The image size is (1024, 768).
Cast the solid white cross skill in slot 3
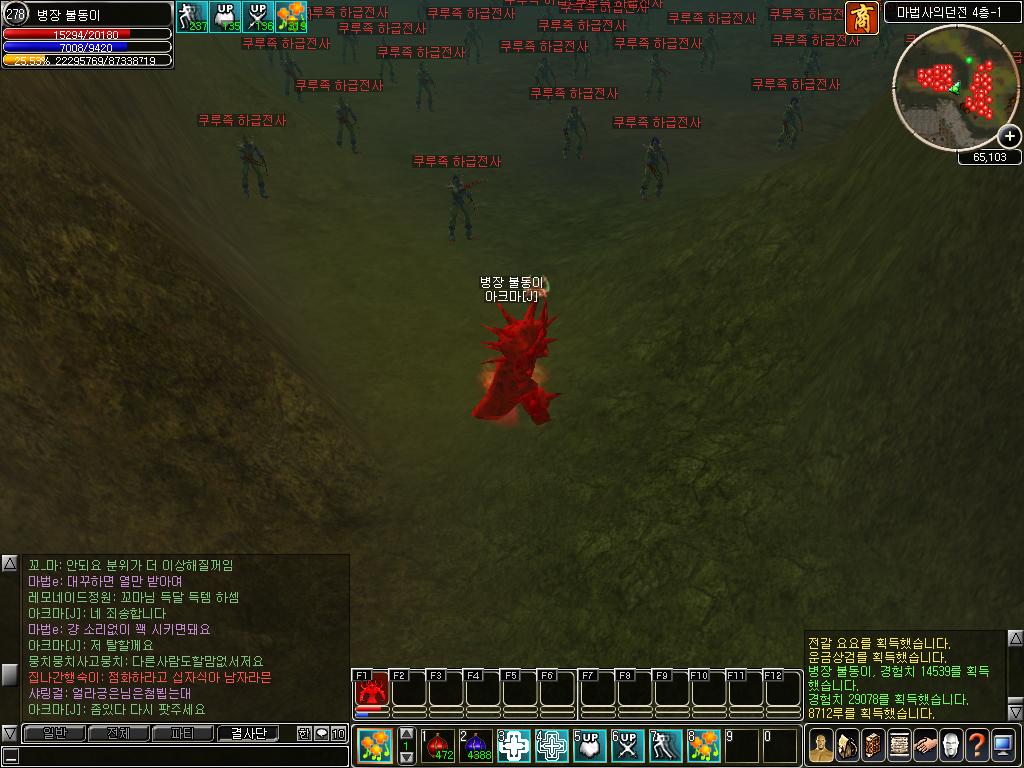click(x=513, y=745)
